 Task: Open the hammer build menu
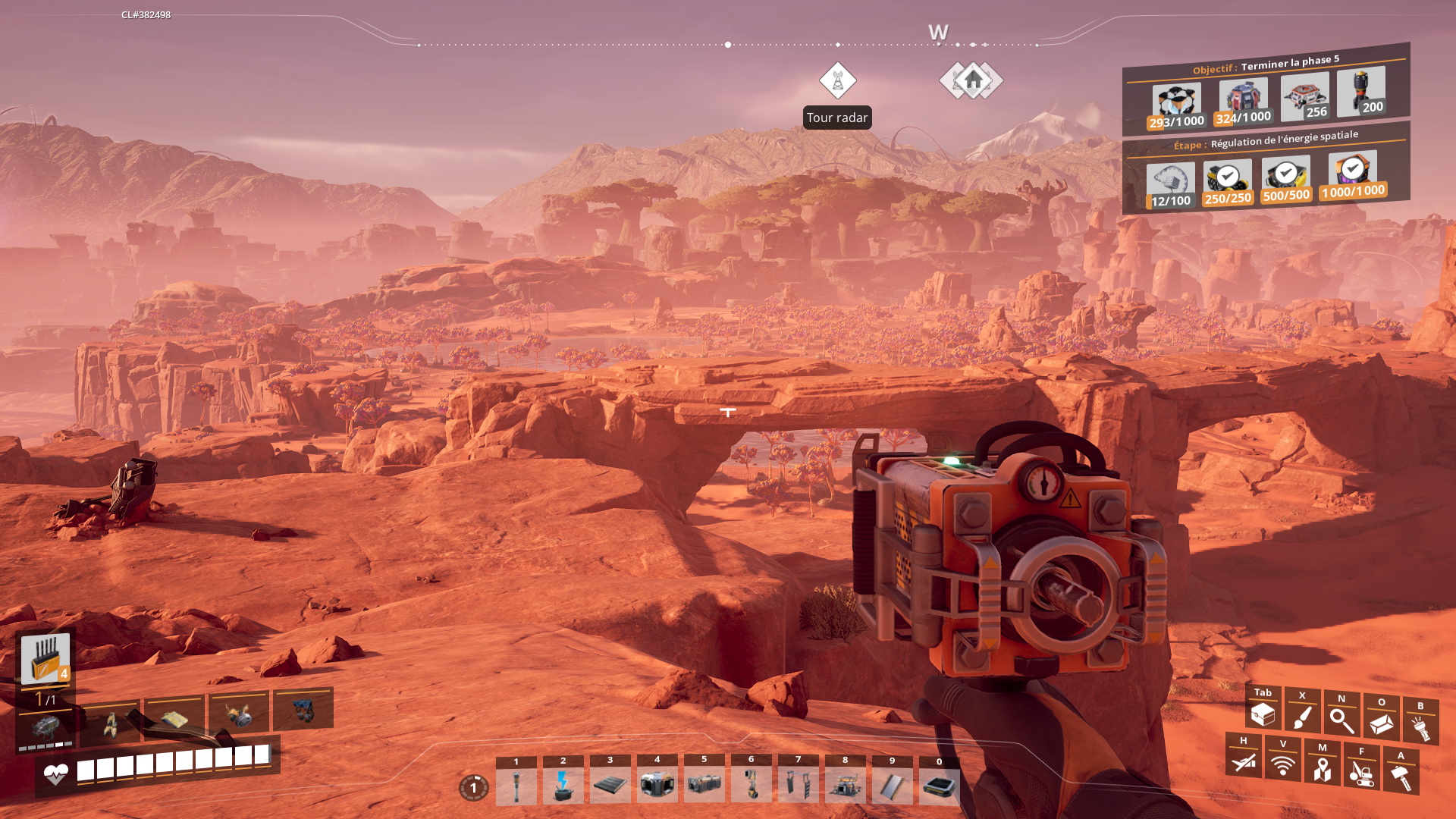(x=1401, y=776)
